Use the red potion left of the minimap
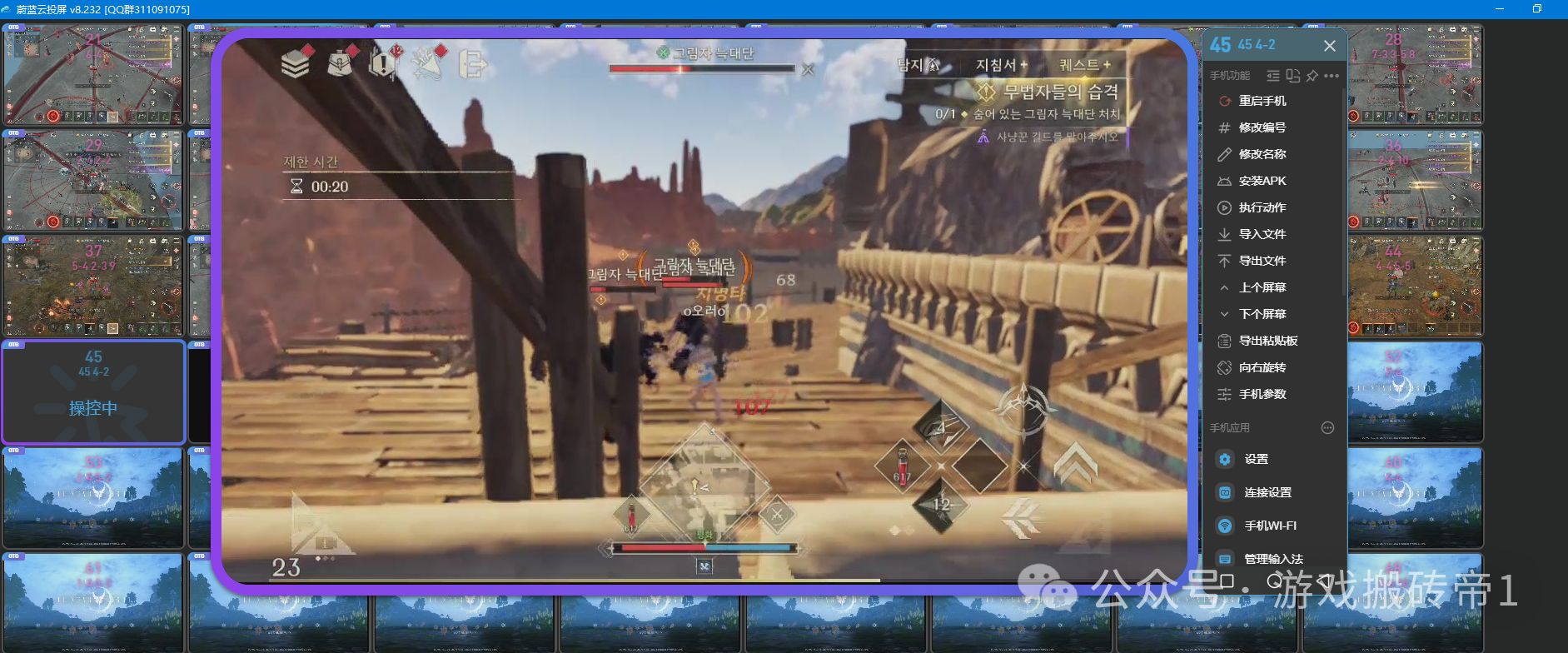This screenshot has height=653, width=1568. point(631,516)
